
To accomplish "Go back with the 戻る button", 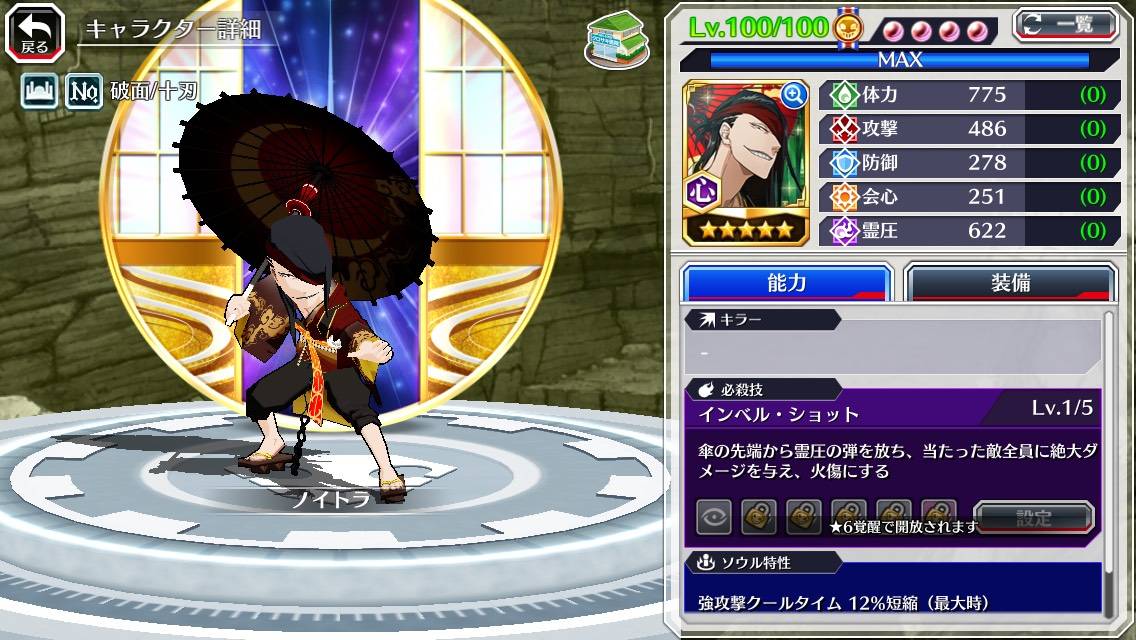I will pos(35,32).
